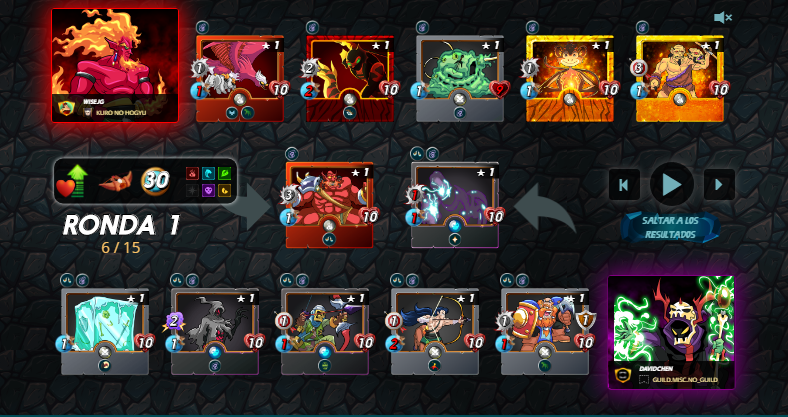
Task: Click the heart with arrow ruleset icon
Action: (72, 181)
